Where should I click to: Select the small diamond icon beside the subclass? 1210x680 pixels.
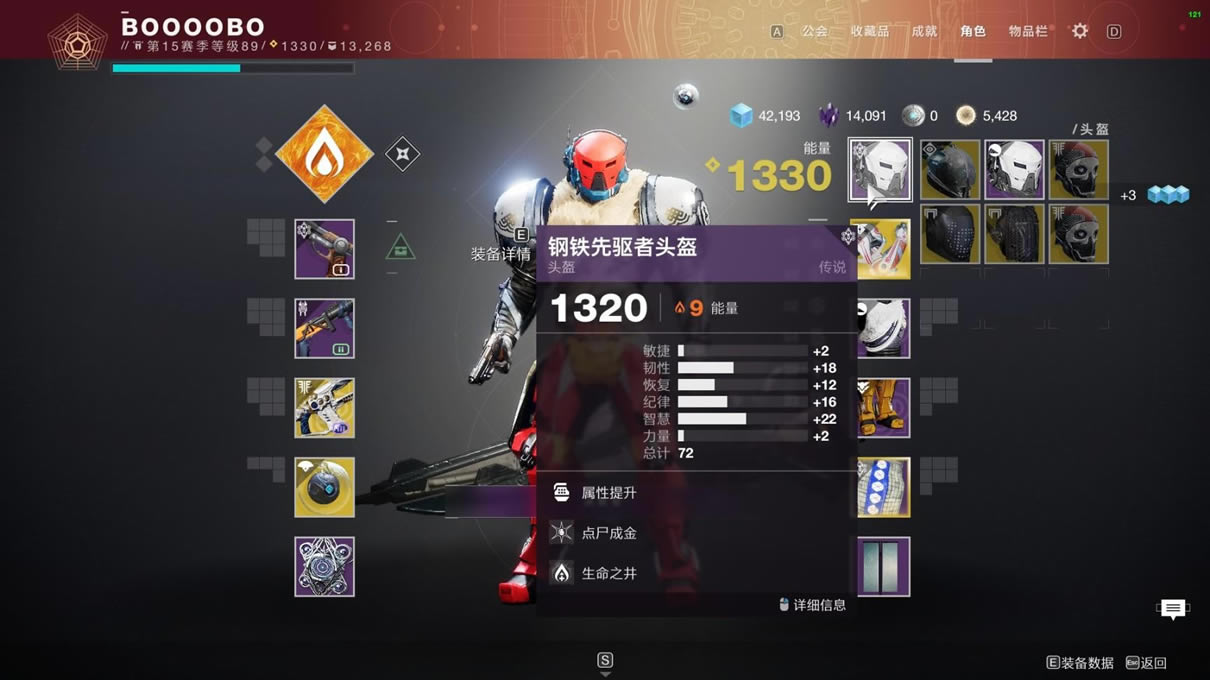point(402,154)
